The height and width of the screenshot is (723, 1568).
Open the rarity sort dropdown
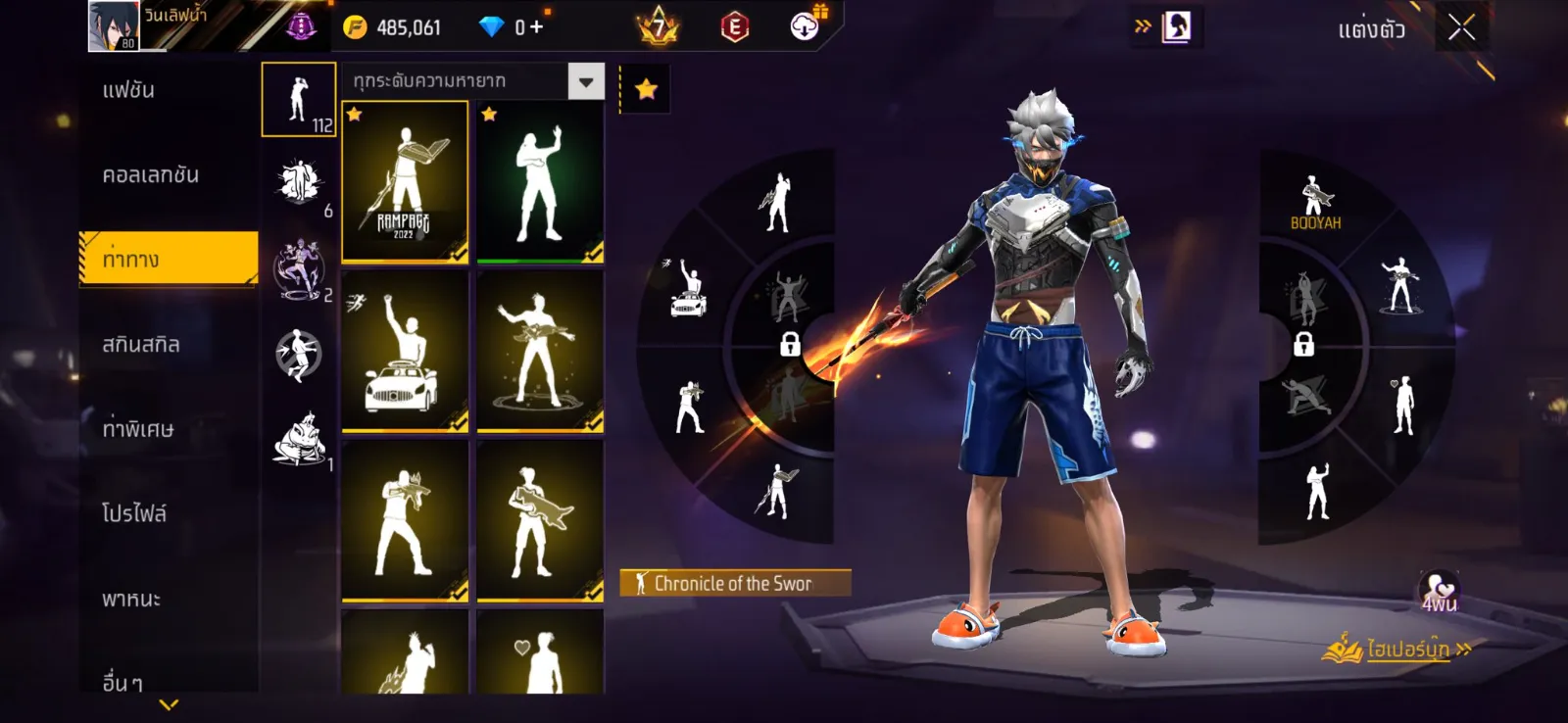click(x=586, y=82)
